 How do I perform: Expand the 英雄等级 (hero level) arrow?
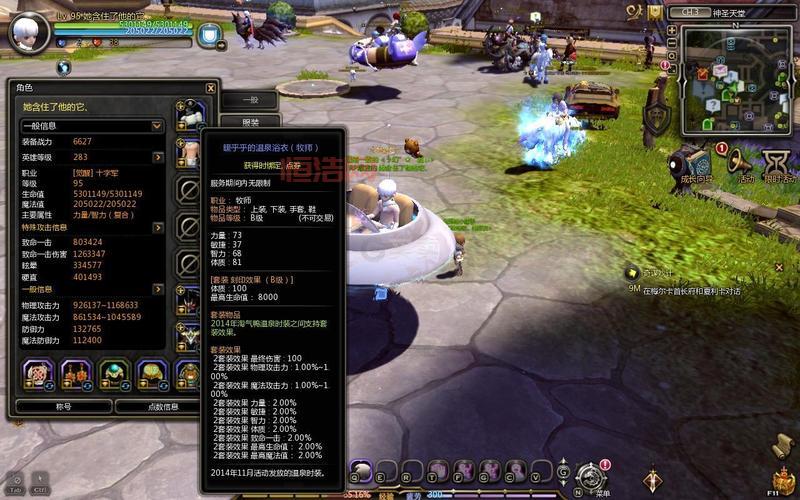click(x=158, y=157)
